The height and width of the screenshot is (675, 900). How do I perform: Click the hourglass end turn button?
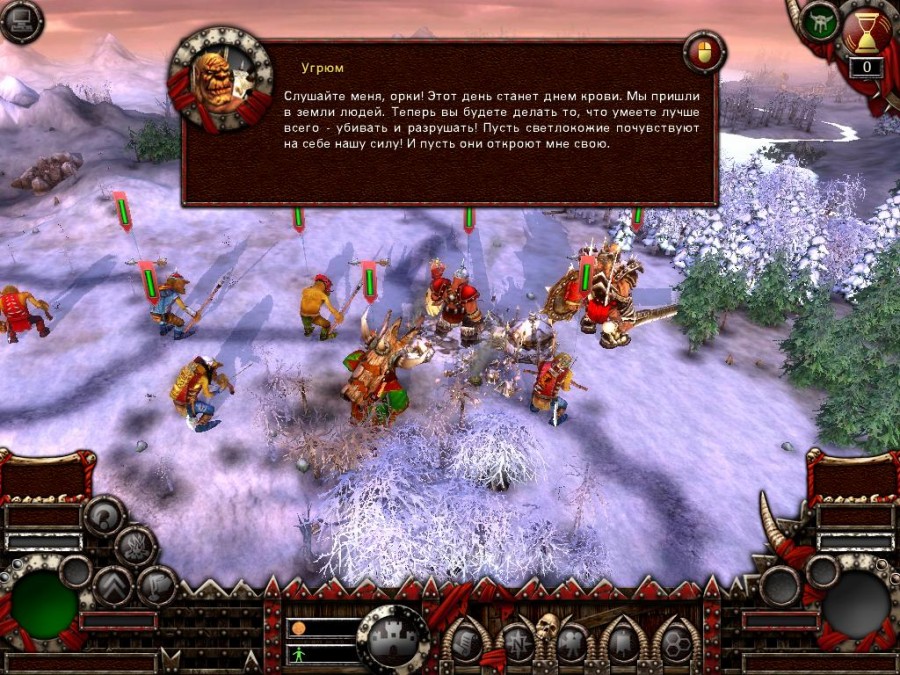(x=864, y=32)
